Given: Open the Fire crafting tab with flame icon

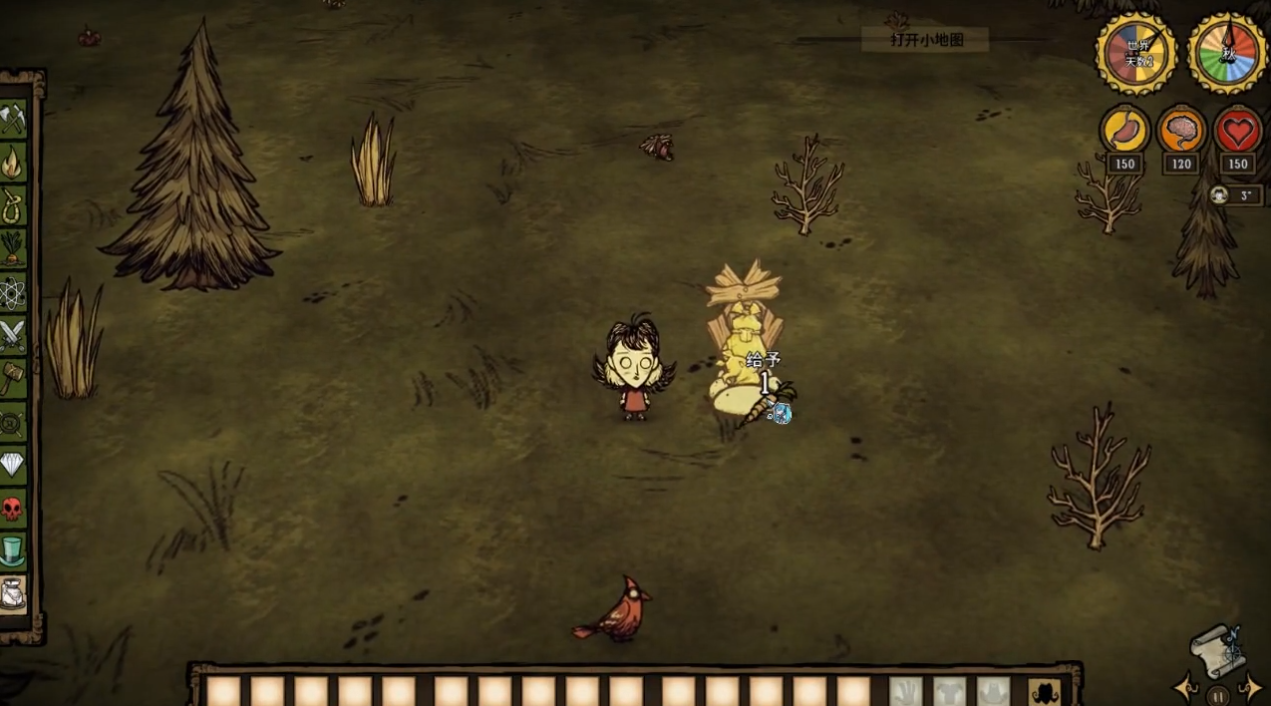Looking at the screenshot, I should 13,162.
